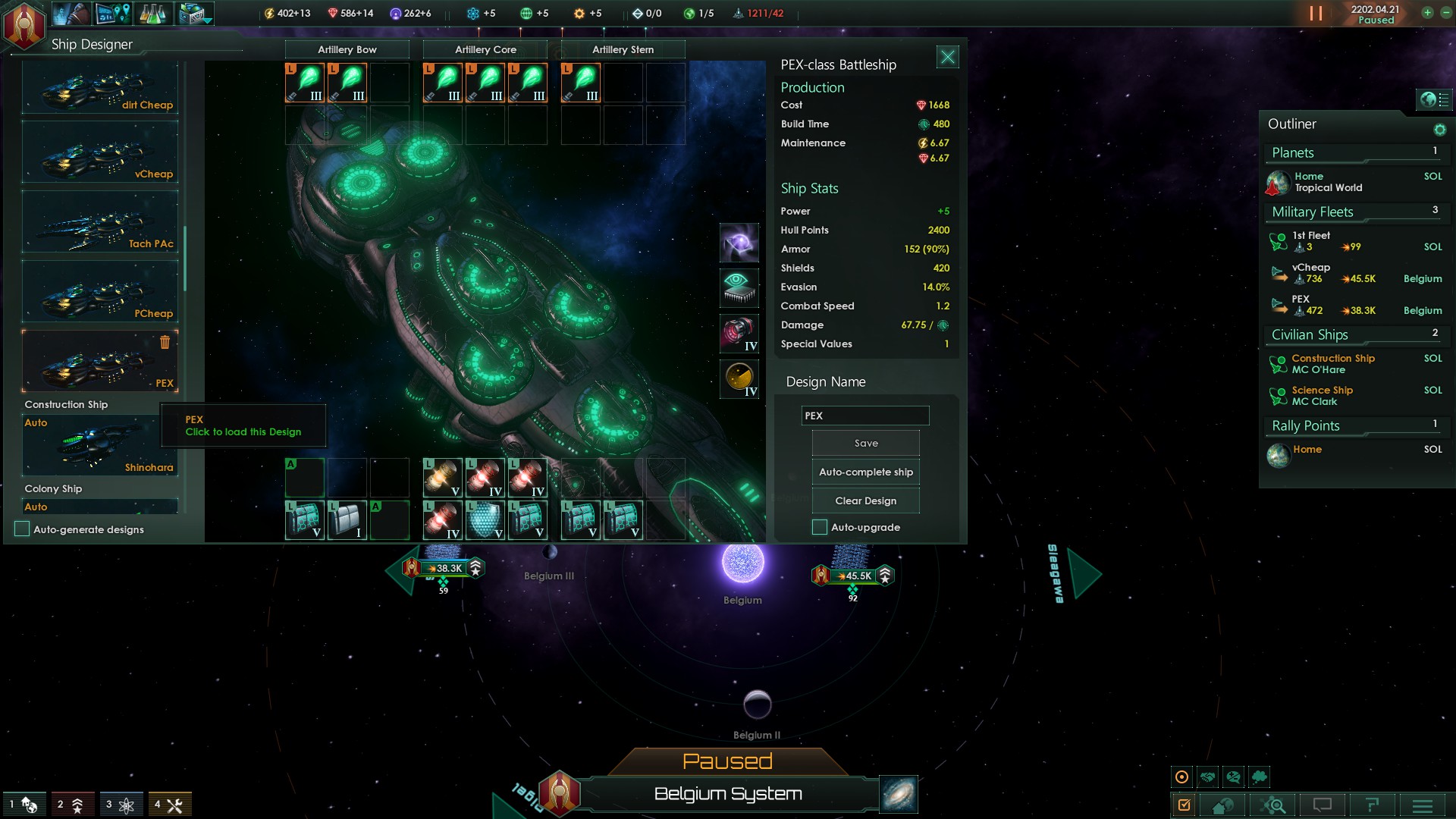Select the Tach PAc design thumbnail
1456x819 pixels.
(100, 222)
